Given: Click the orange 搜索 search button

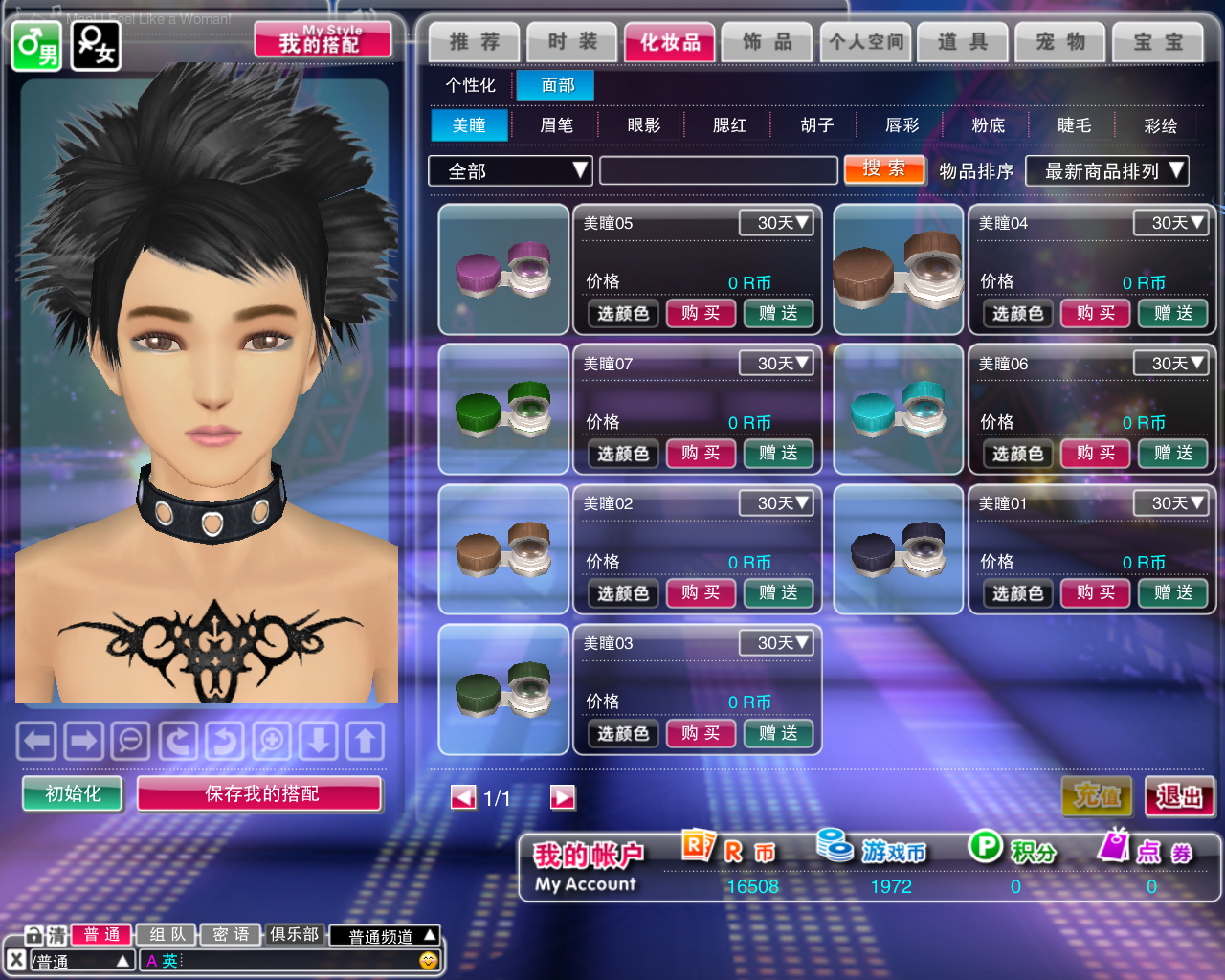Looking at the screenshot, I should [884, 169].
